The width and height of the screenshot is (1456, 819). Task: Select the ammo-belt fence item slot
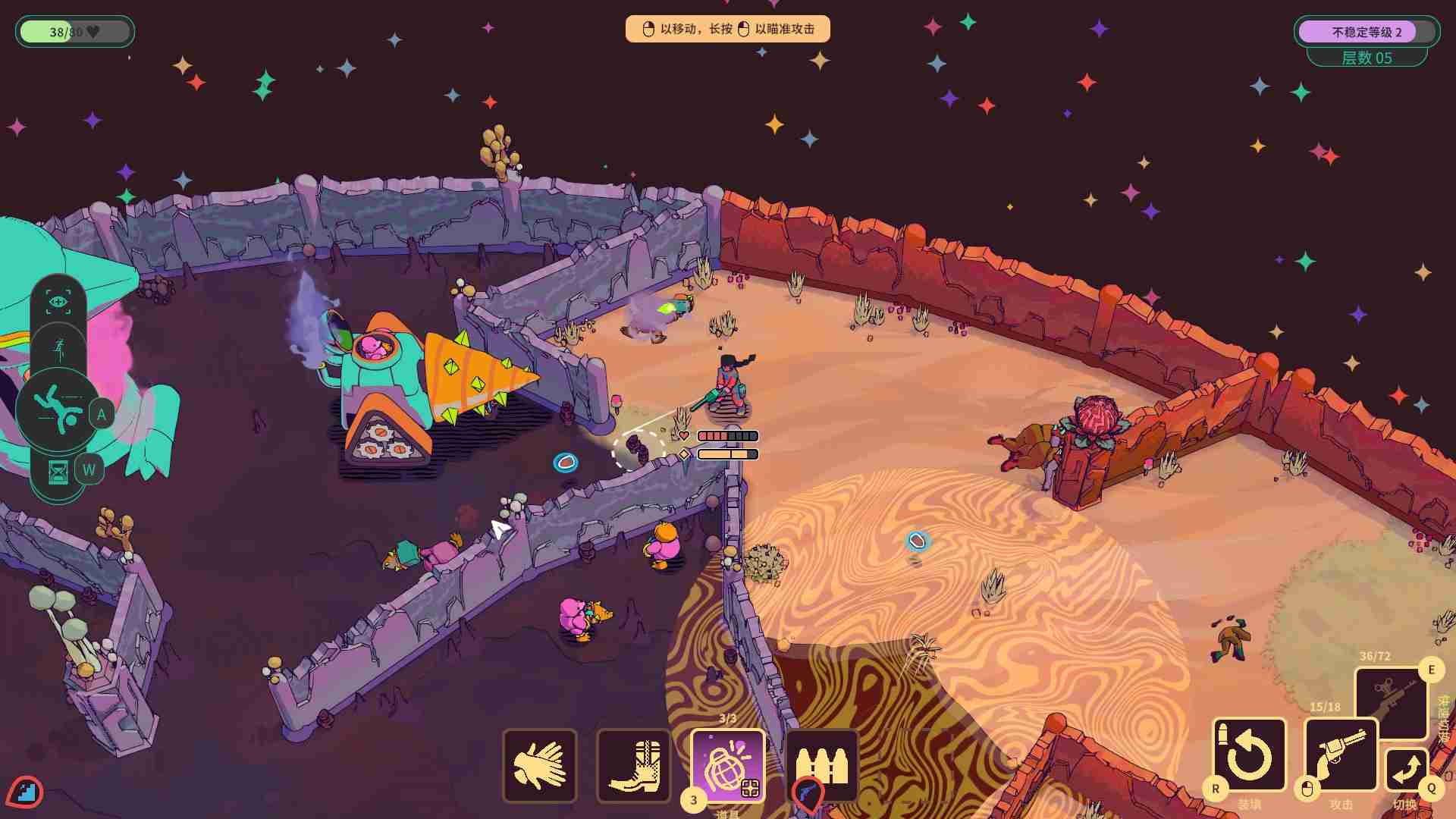(822, 766)
